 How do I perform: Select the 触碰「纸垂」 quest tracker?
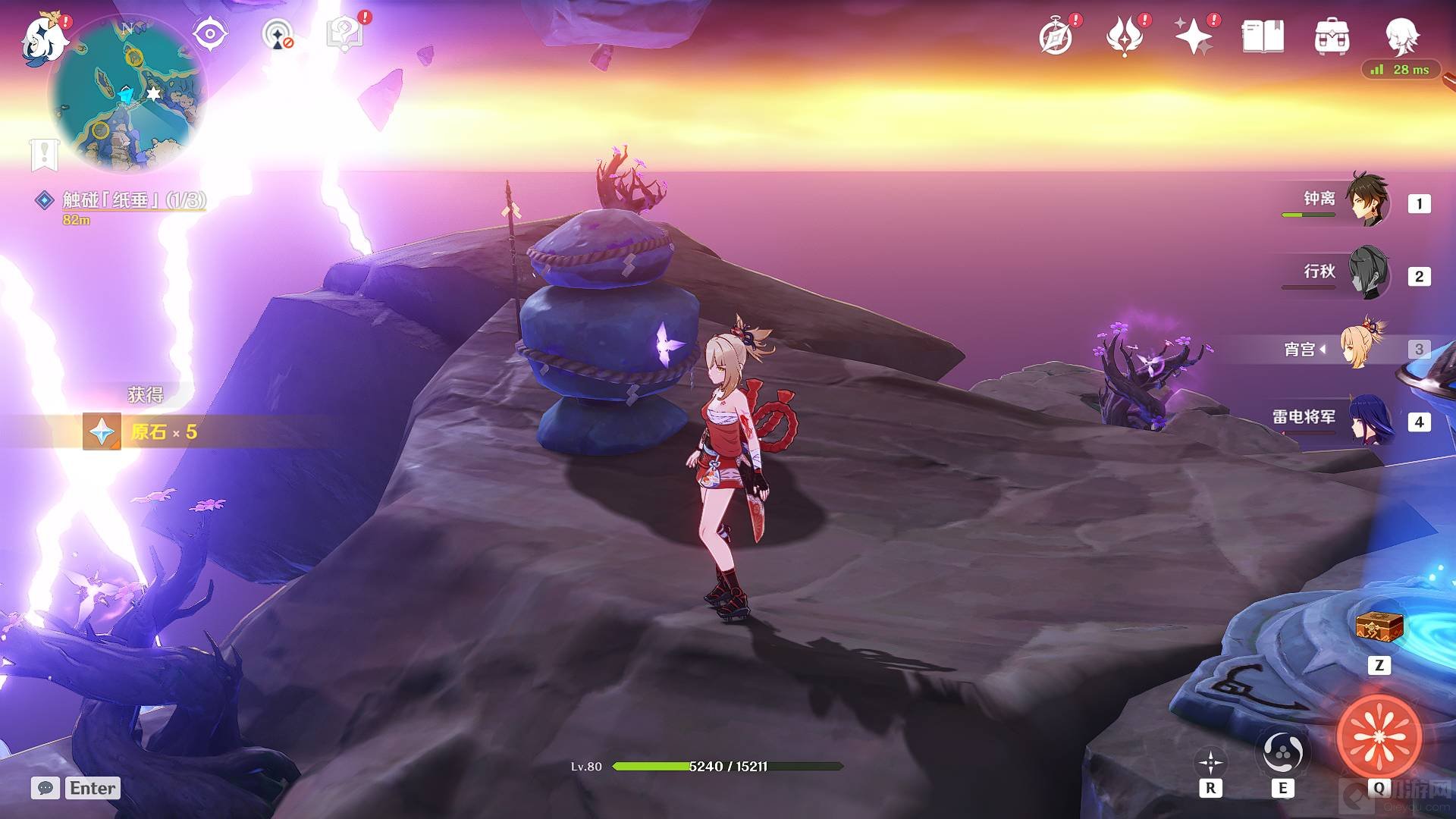133,200
